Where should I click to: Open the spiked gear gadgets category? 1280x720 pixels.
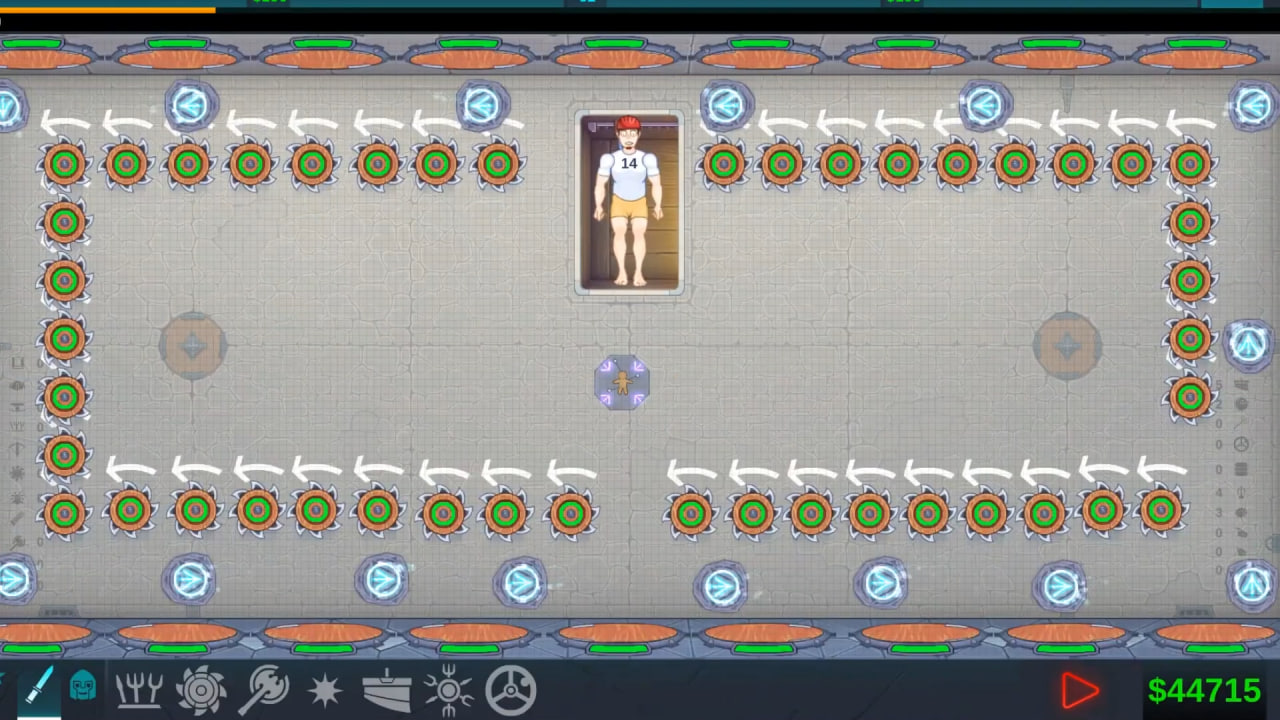pos(447,689)
